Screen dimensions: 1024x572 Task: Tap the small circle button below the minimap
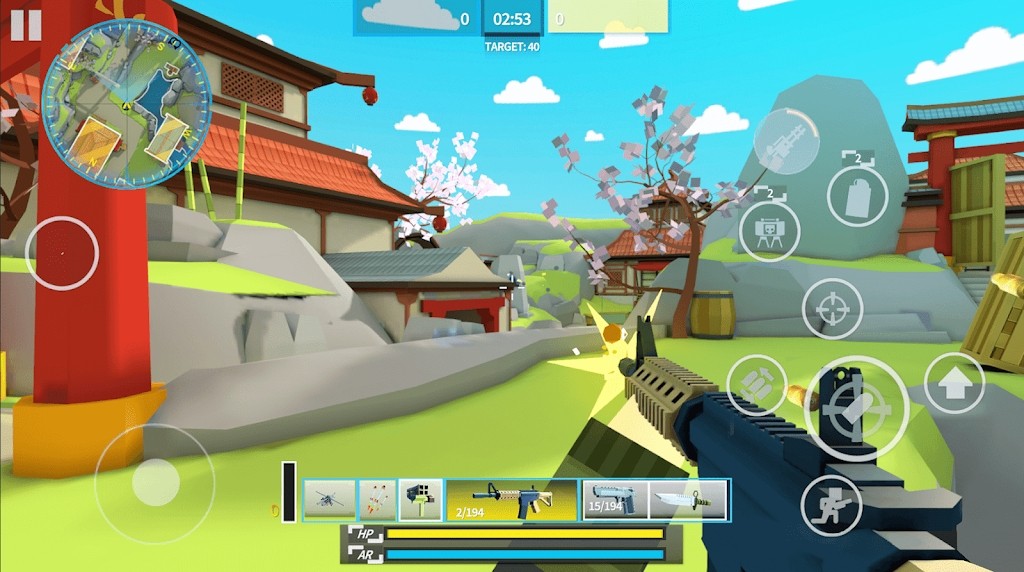[62, 253]
